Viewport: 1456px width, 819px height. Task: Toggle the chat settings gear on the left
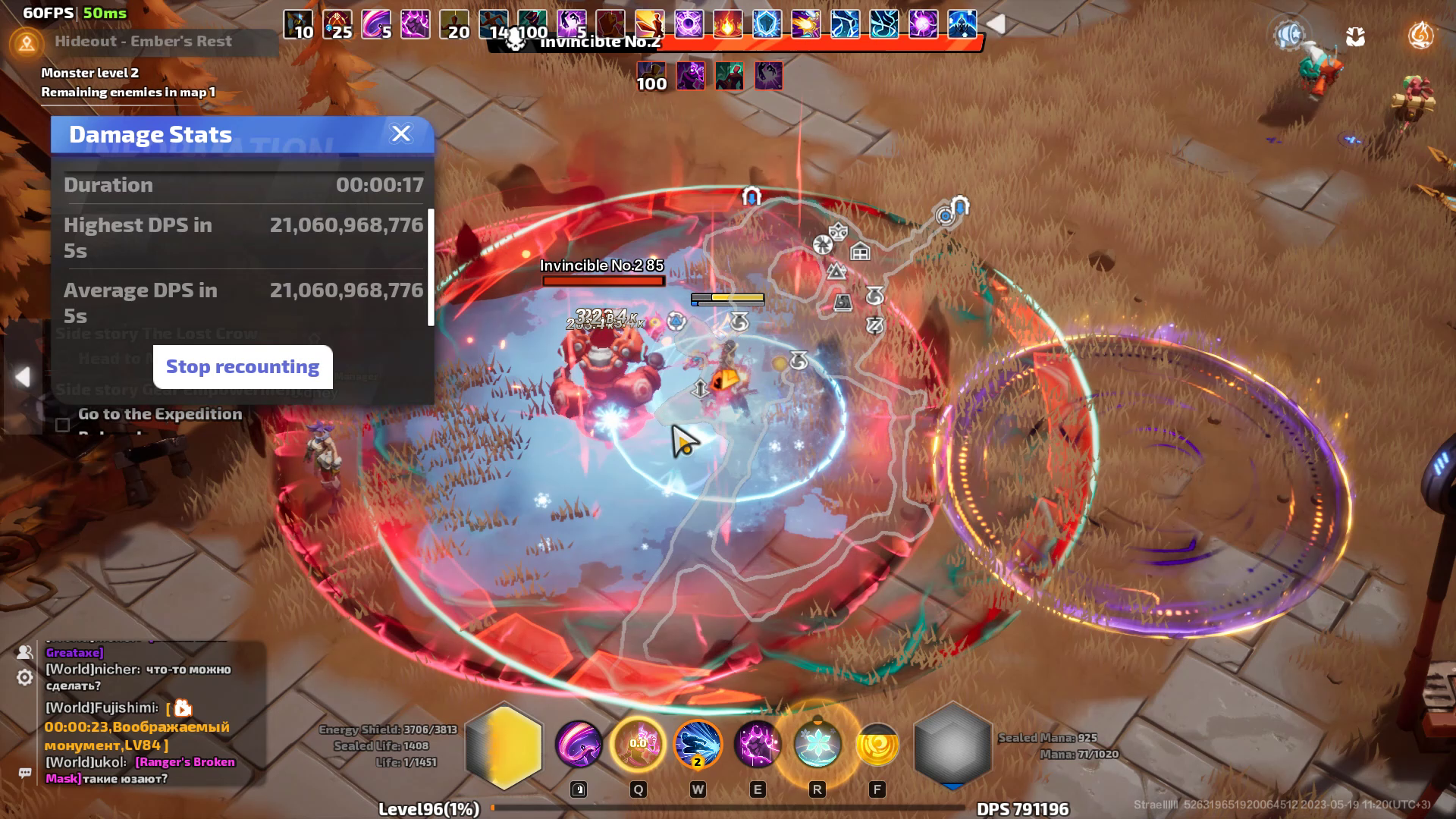click(24, 676)
